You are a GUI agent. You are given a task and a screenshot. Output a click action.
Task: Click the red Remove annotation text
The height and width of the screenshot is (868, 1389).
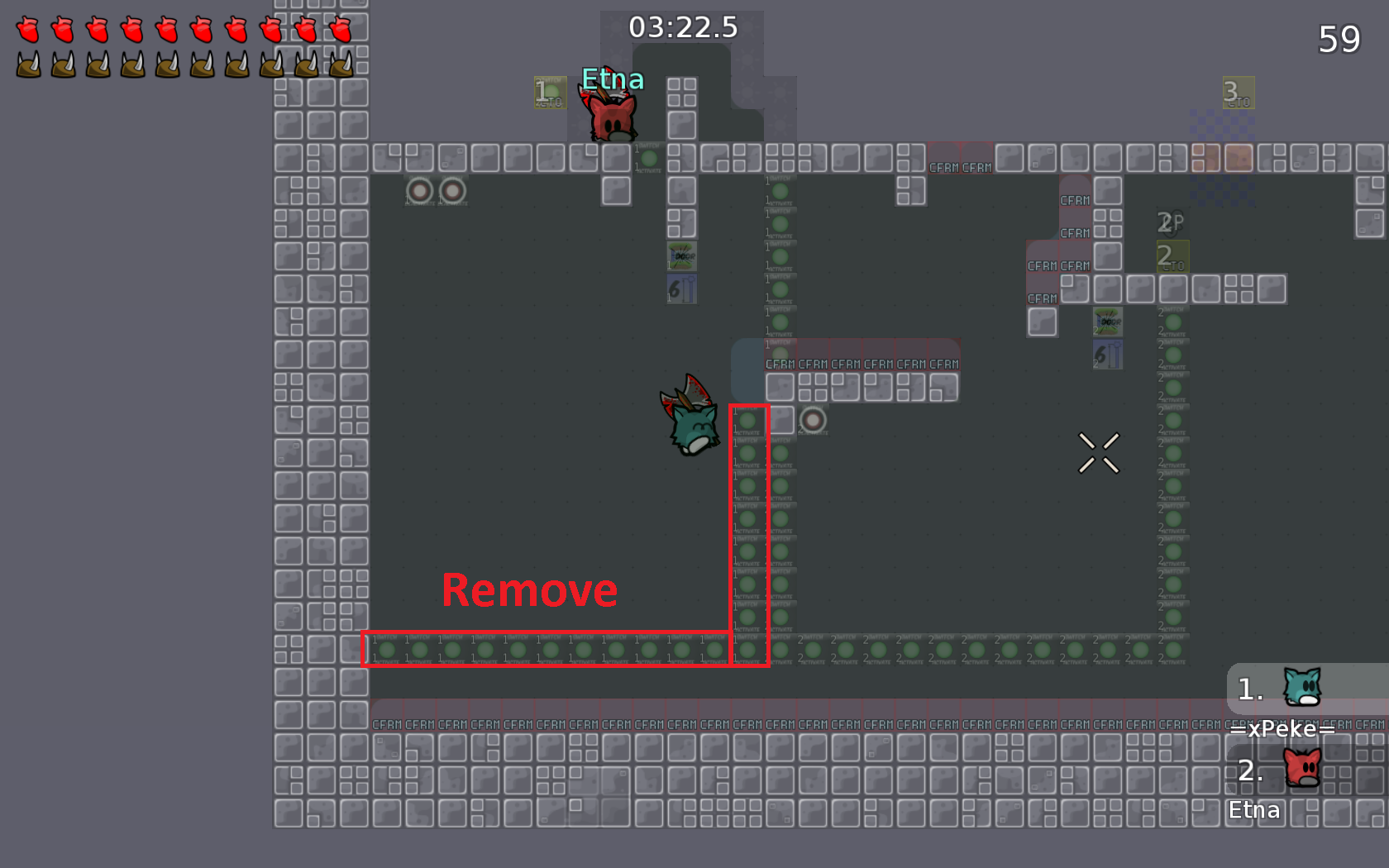(530, 589)
